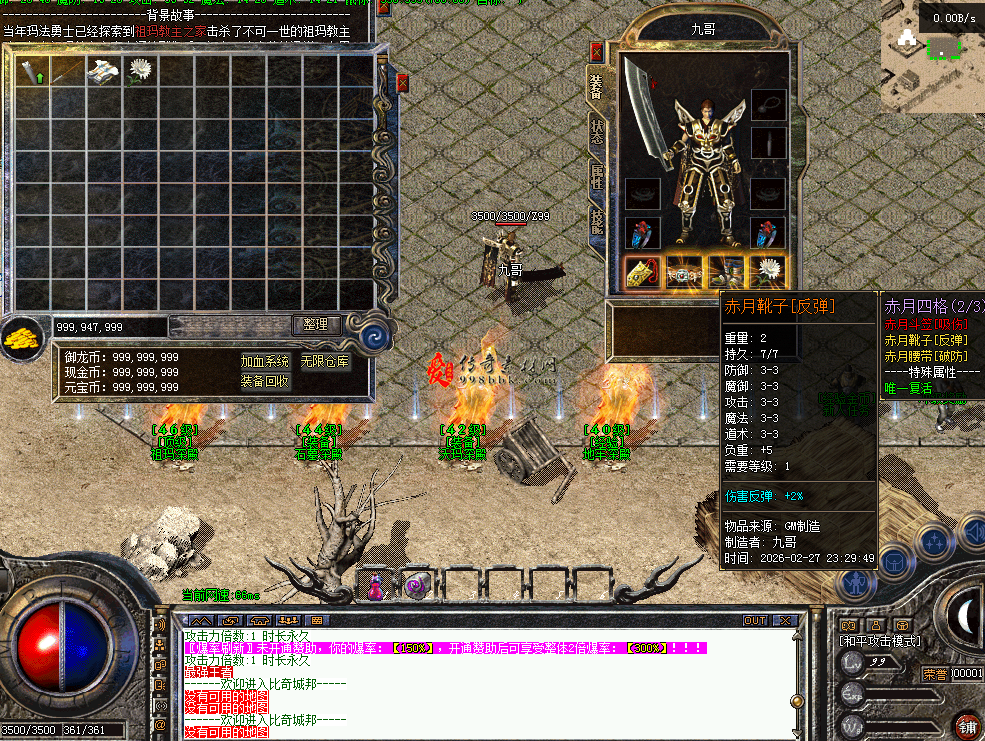The height and width of the screenshot is (741, 985).
Task: Select the 装备 equipment tab
Action: (x=597, y=88)
